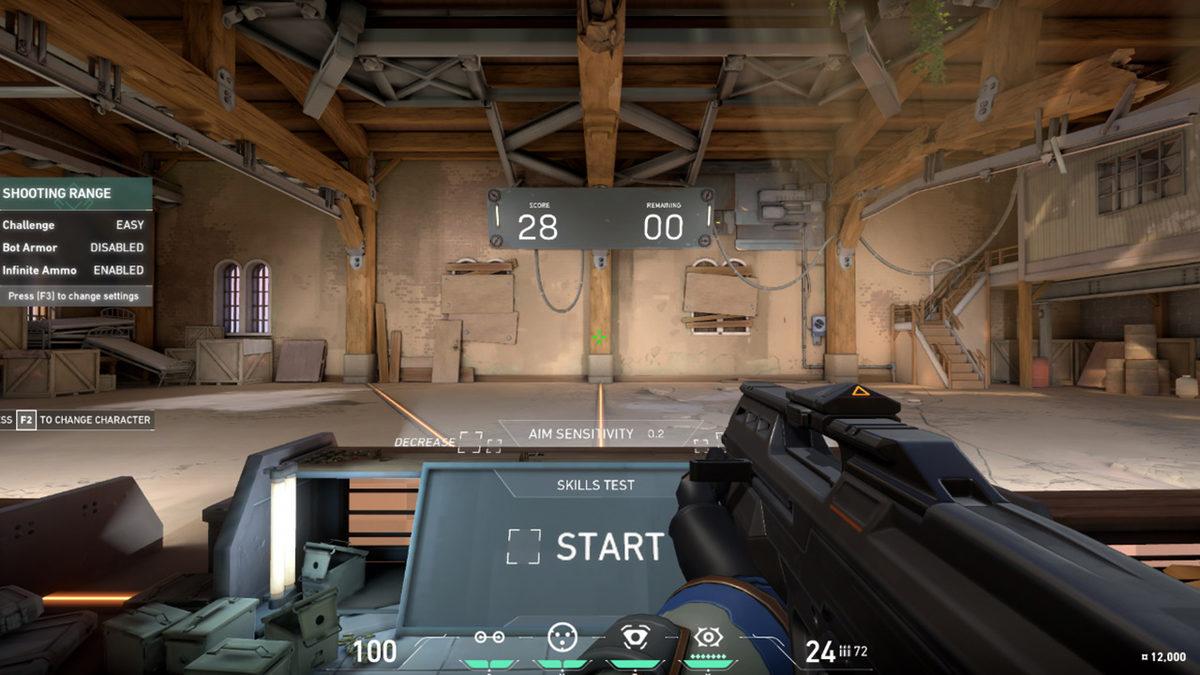Decrease the aim sensitivity
Image resolution: width=1200 pixels, height=675 pixels.
469,442
